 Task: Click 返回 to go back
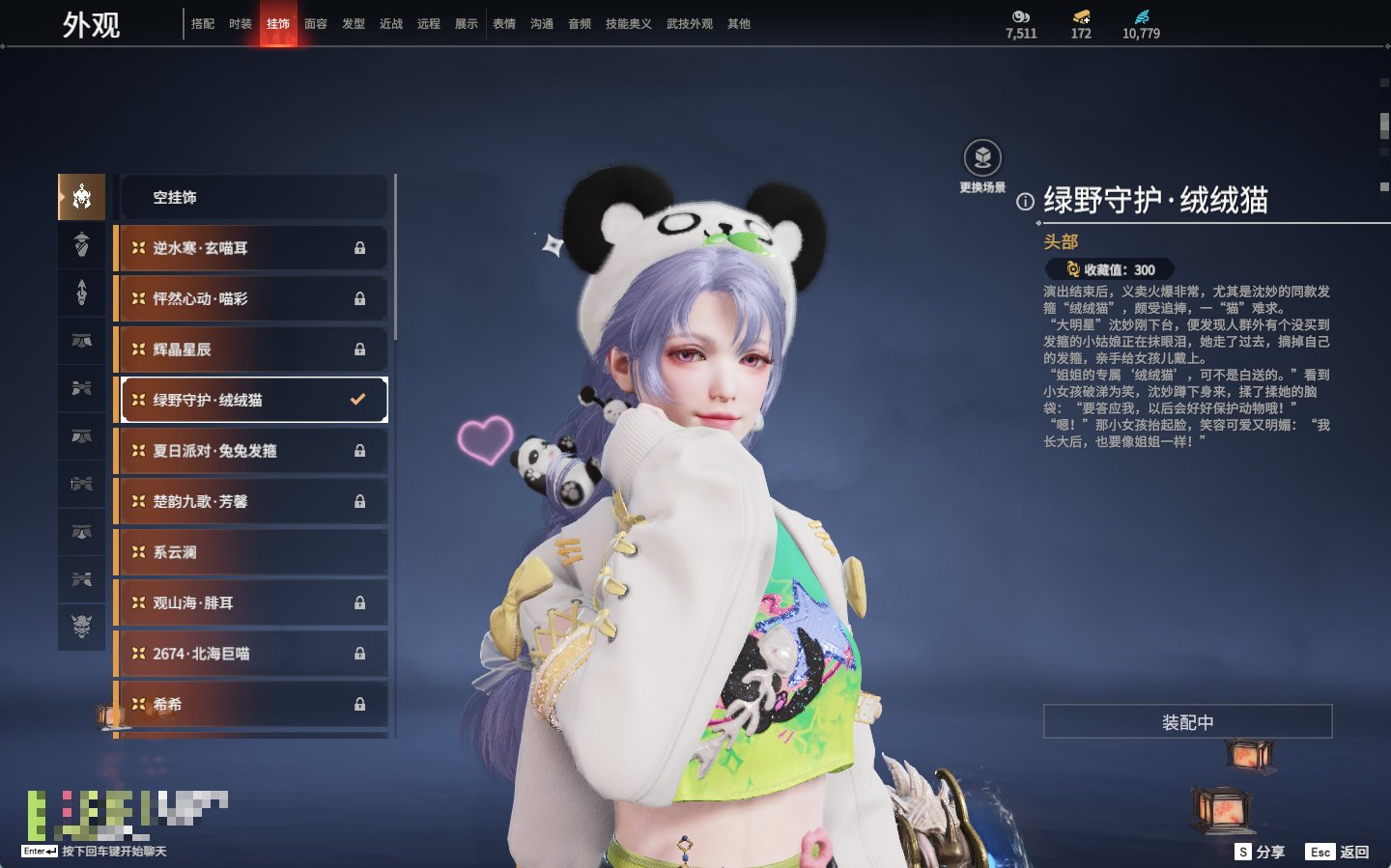(1338, 852)
